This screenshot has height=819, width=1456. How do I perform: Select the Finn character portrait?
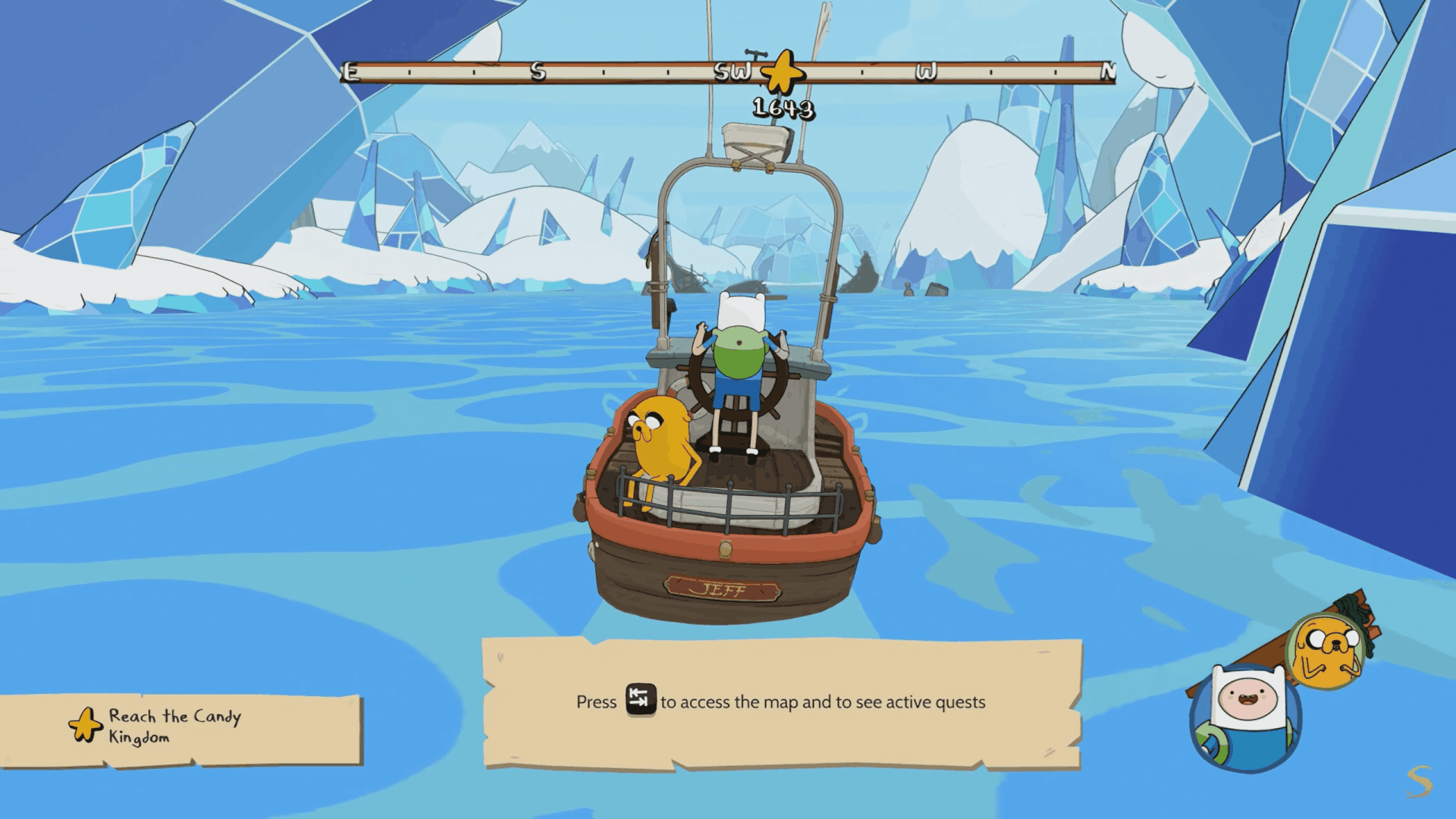(1246, 717)
